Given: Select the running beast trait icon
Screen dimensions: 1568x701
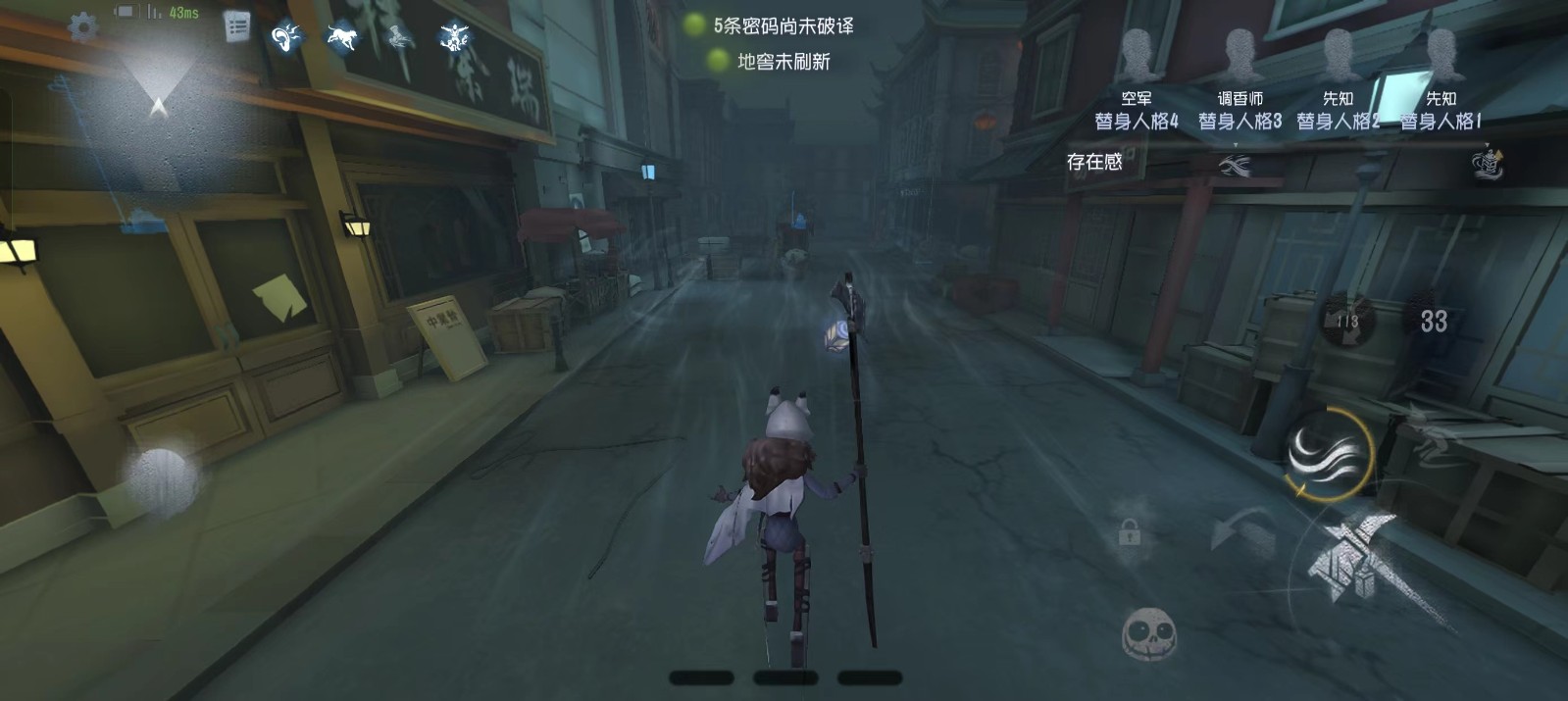Looking at the screenshot, I should point(341,37).
